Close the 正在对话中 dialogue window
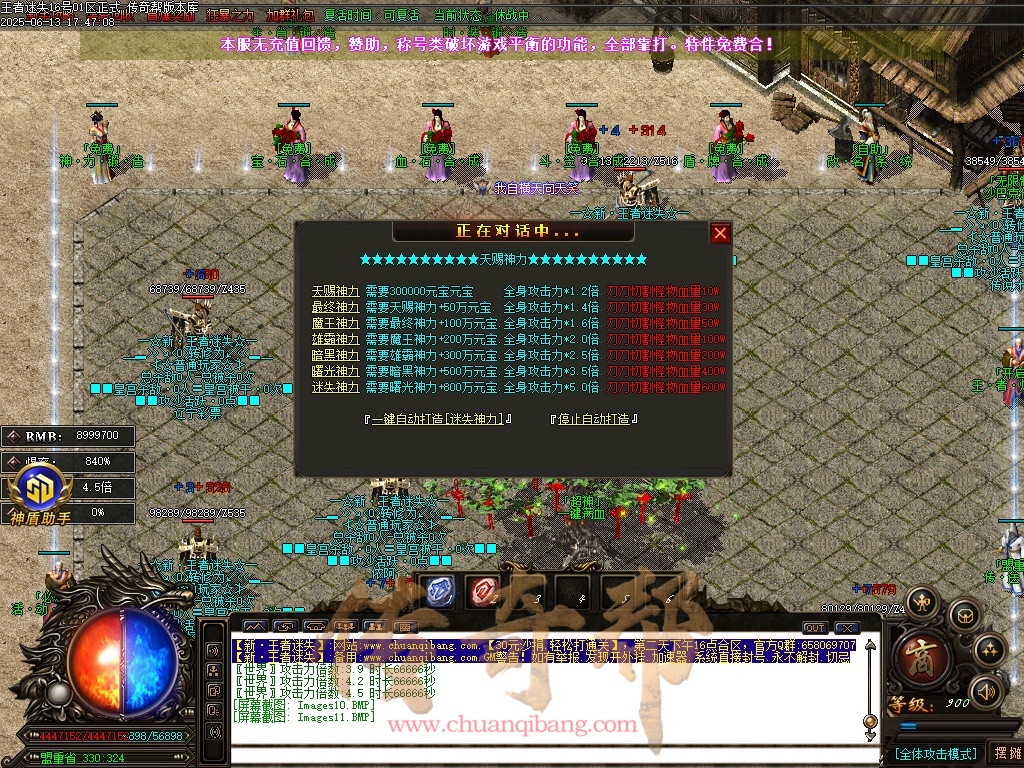 point(720,233)
